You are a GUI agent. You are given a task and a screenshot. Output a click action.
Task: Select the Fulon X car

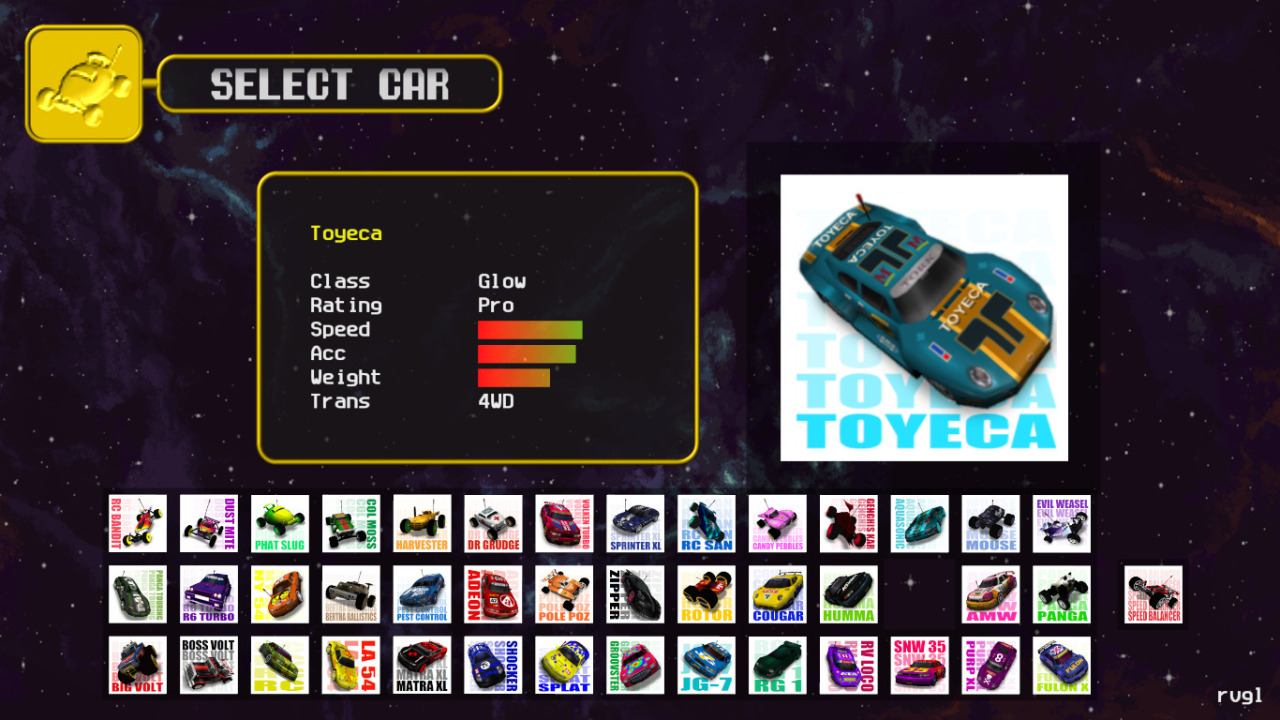pyautogui.click(x=1061, y=665)
